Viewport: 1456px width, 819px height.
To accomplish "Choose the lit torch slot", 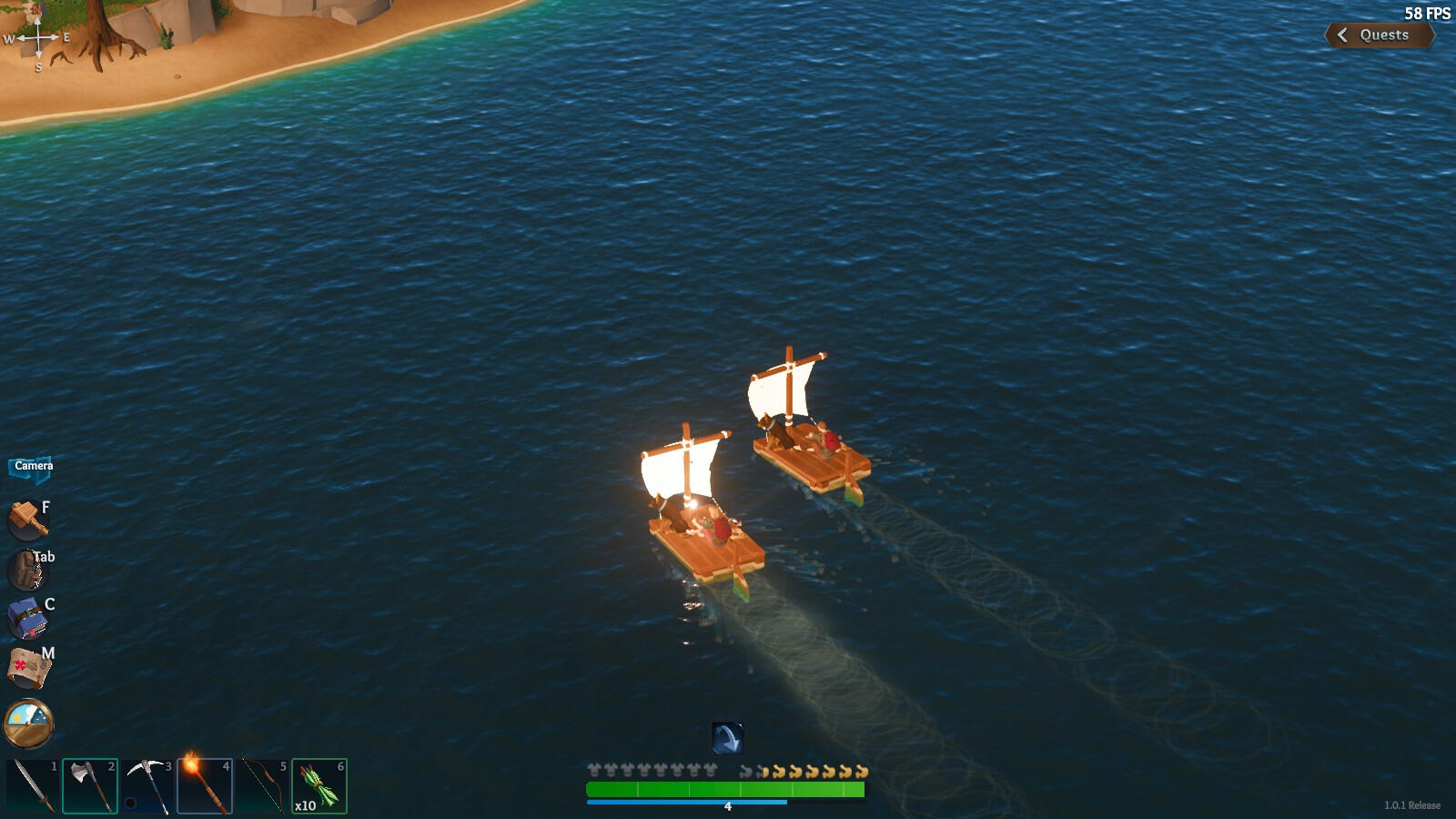I will point(205,785).
